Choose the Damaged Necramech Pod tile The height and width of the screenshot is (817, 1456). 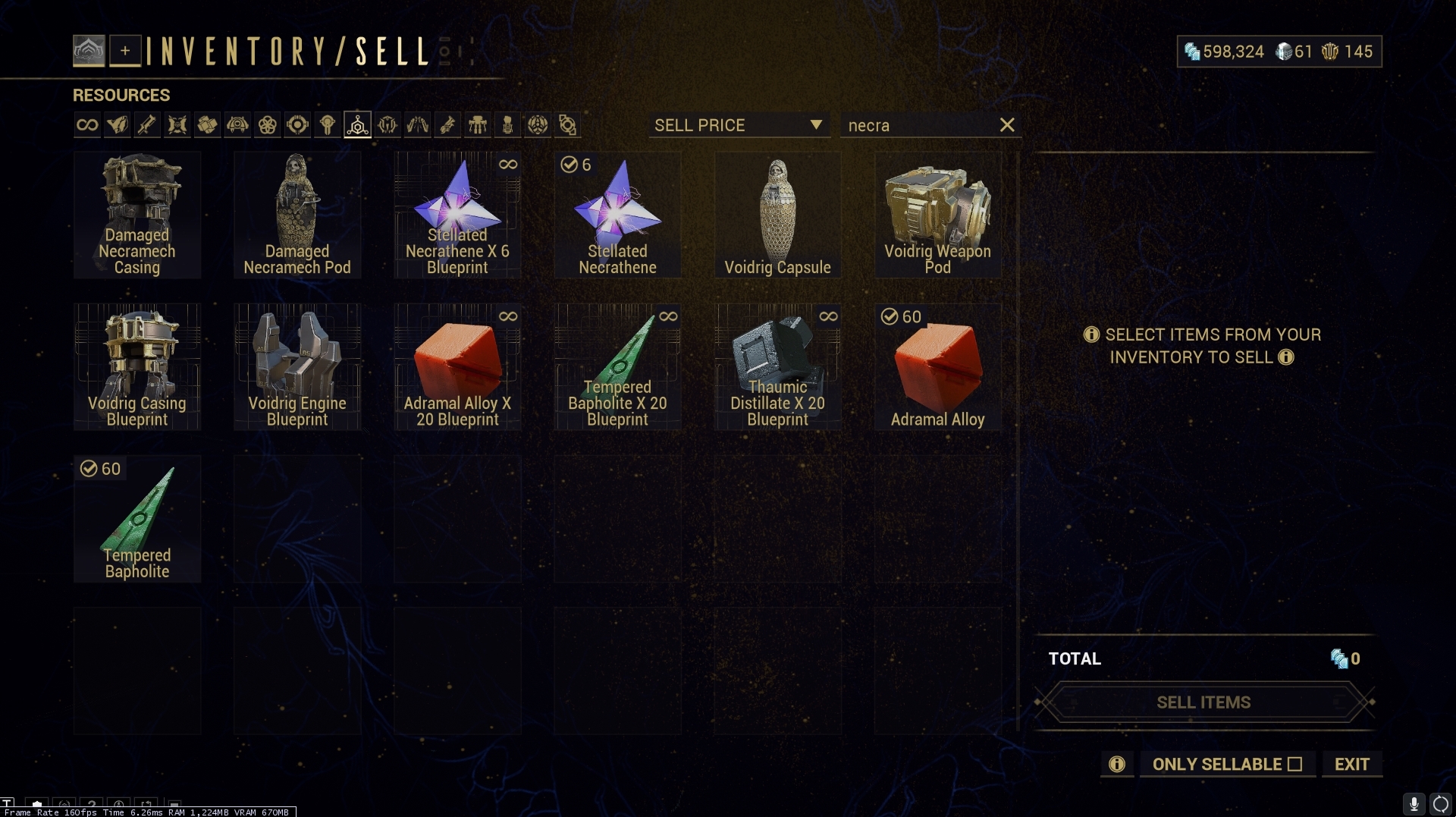[297, 215]
